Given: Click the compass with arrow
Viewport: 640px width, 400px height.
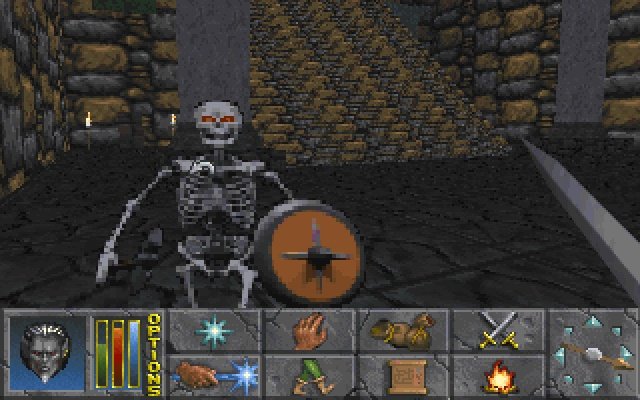Looking at the screenshot, I should coord(594,353).
